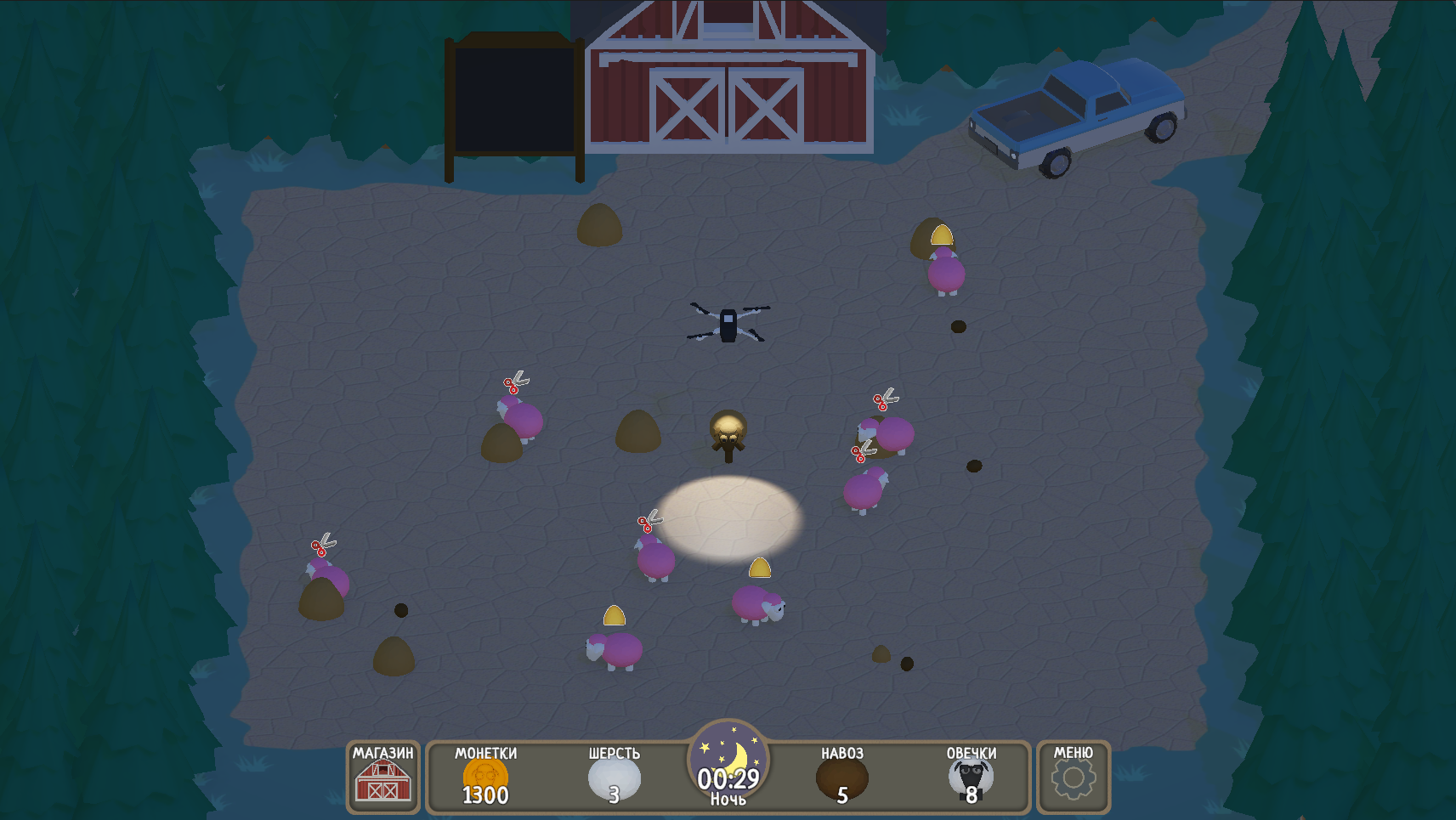Click the coin icon under МОНЕТКИ

coord(484,776)
